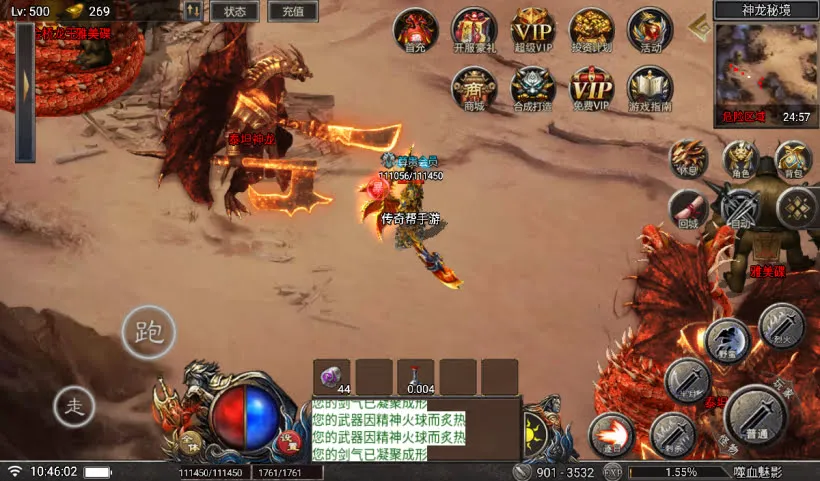The image size is (820, 481).
Task: Switch to 跑 run movement mode
Action: click(148, 331)
